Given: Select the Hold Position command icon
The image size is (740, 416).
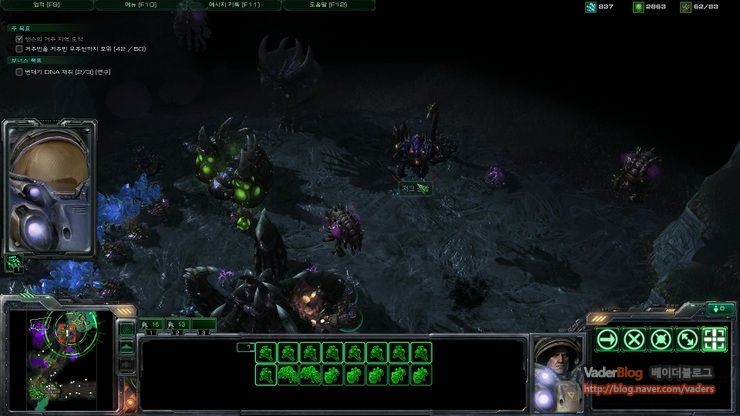Looking at the screenshot, I should (660, 339).
